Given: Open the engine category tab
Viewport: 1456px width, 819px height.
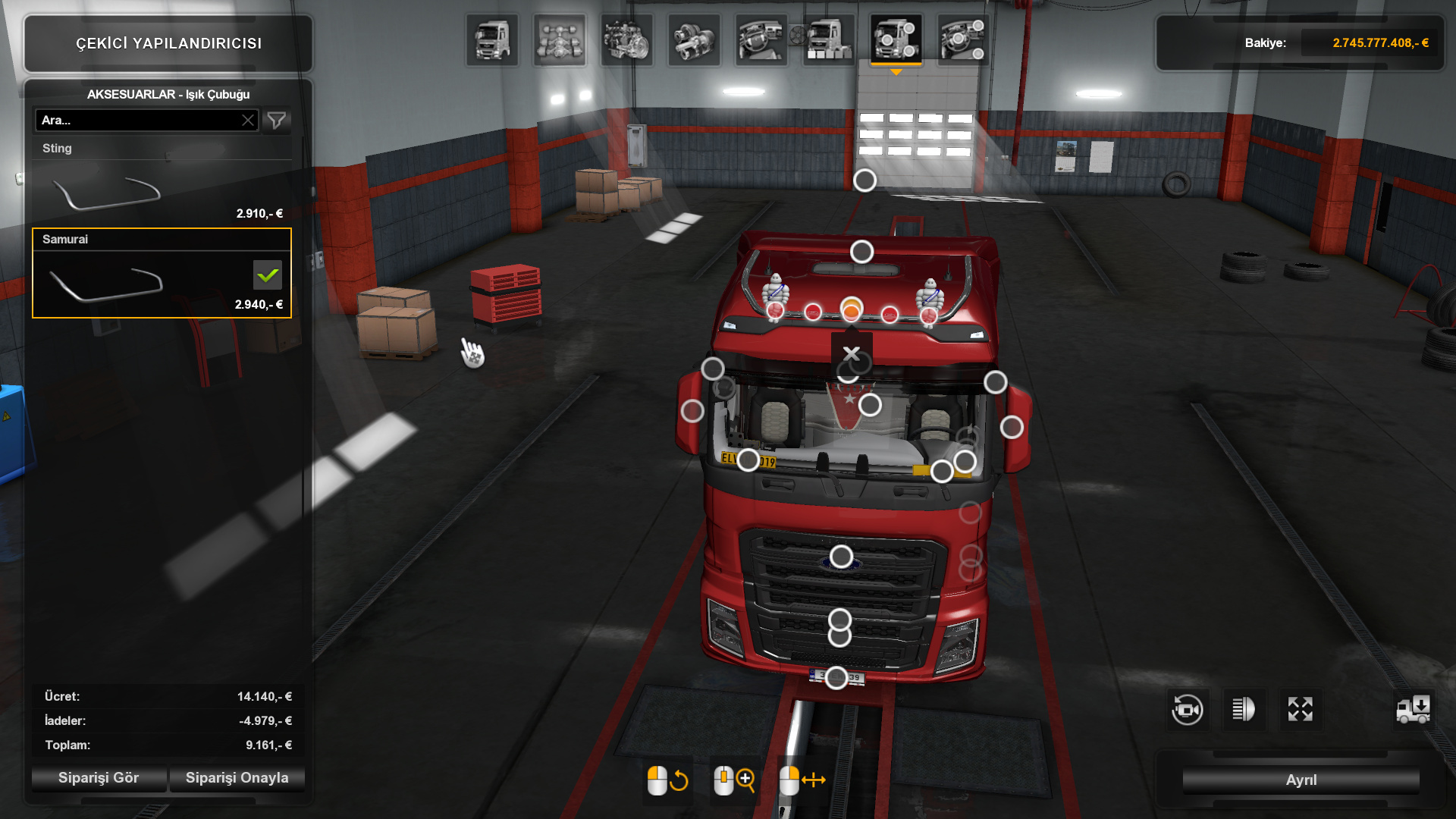Looking at the screenshot, I should [x=626, y=40].
